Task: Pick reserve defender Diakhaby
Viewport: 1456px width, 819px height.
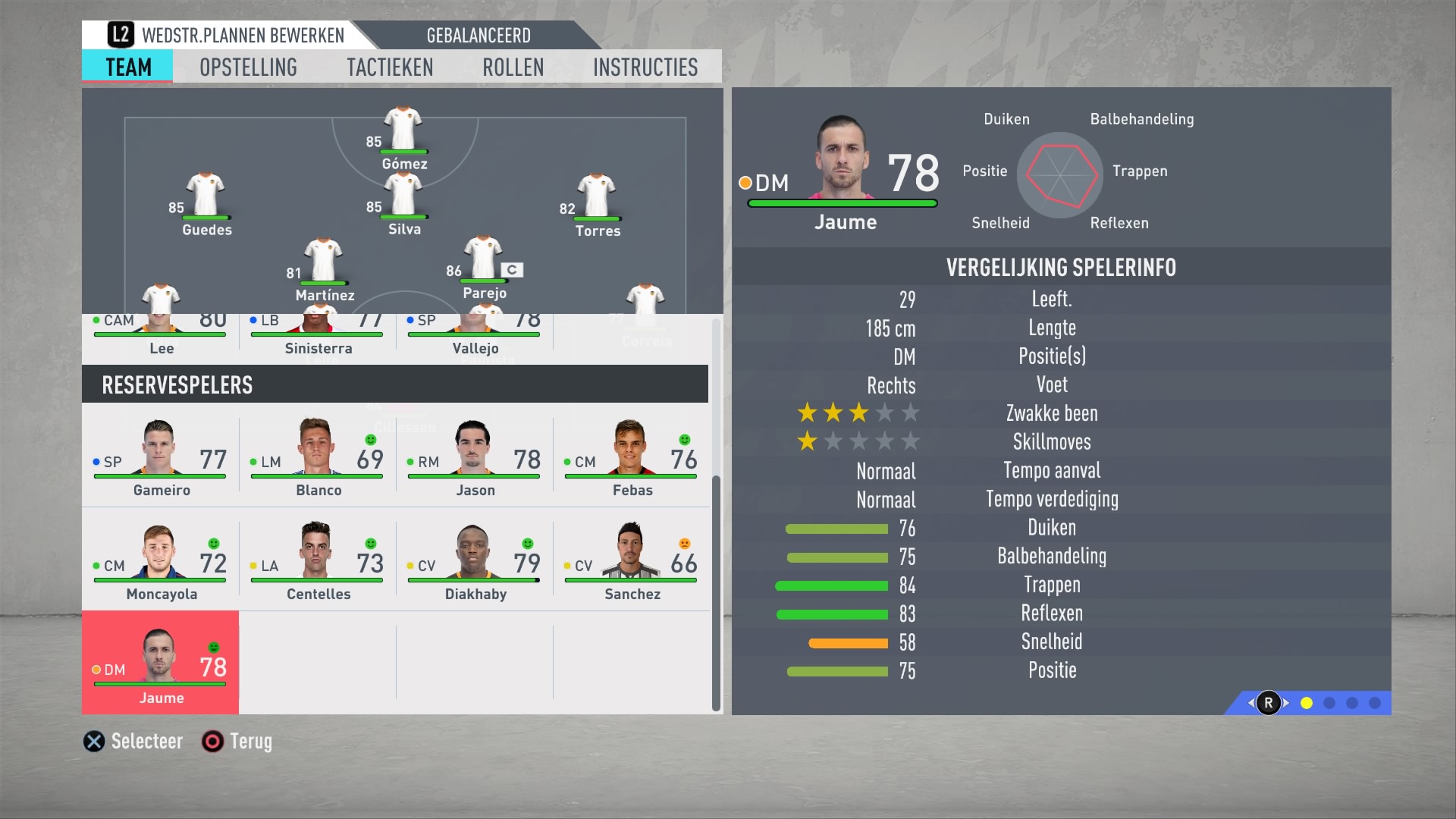Action: [x=475, y=562]
